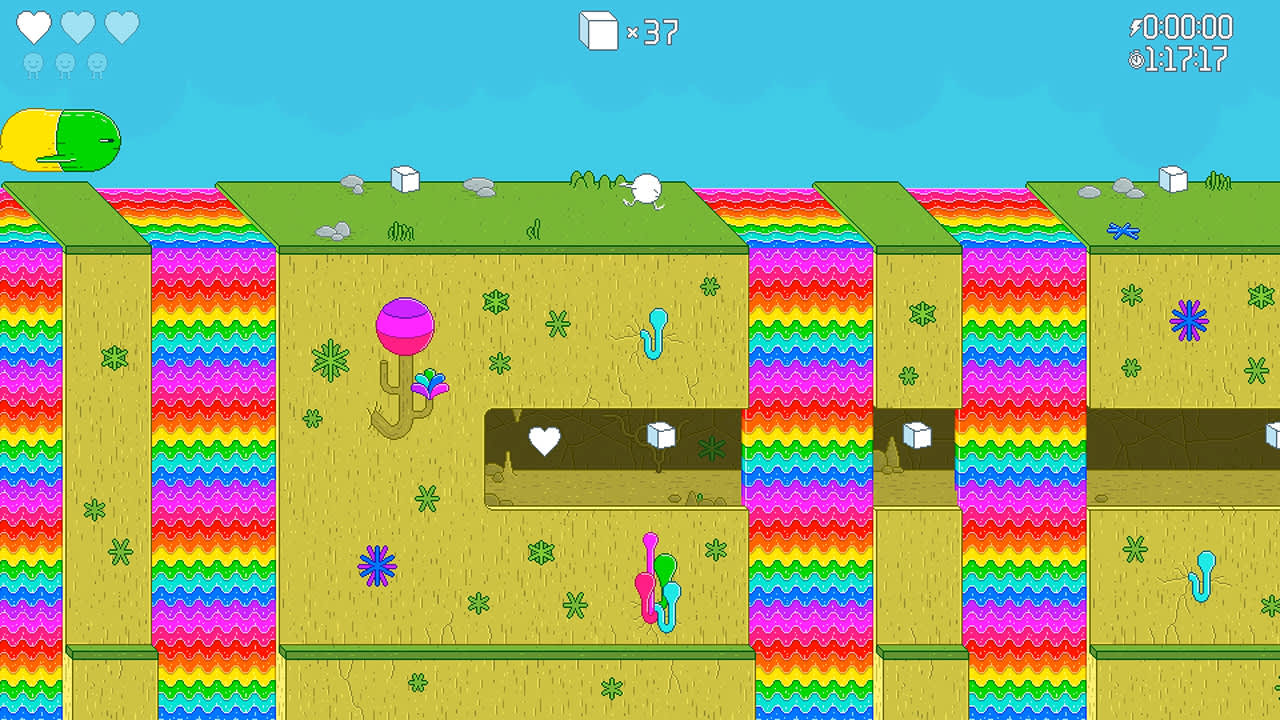Click the cube pickup in the left tunnel
The height and width of the screenshot is (720, 1280).
(x=659, y=436)
